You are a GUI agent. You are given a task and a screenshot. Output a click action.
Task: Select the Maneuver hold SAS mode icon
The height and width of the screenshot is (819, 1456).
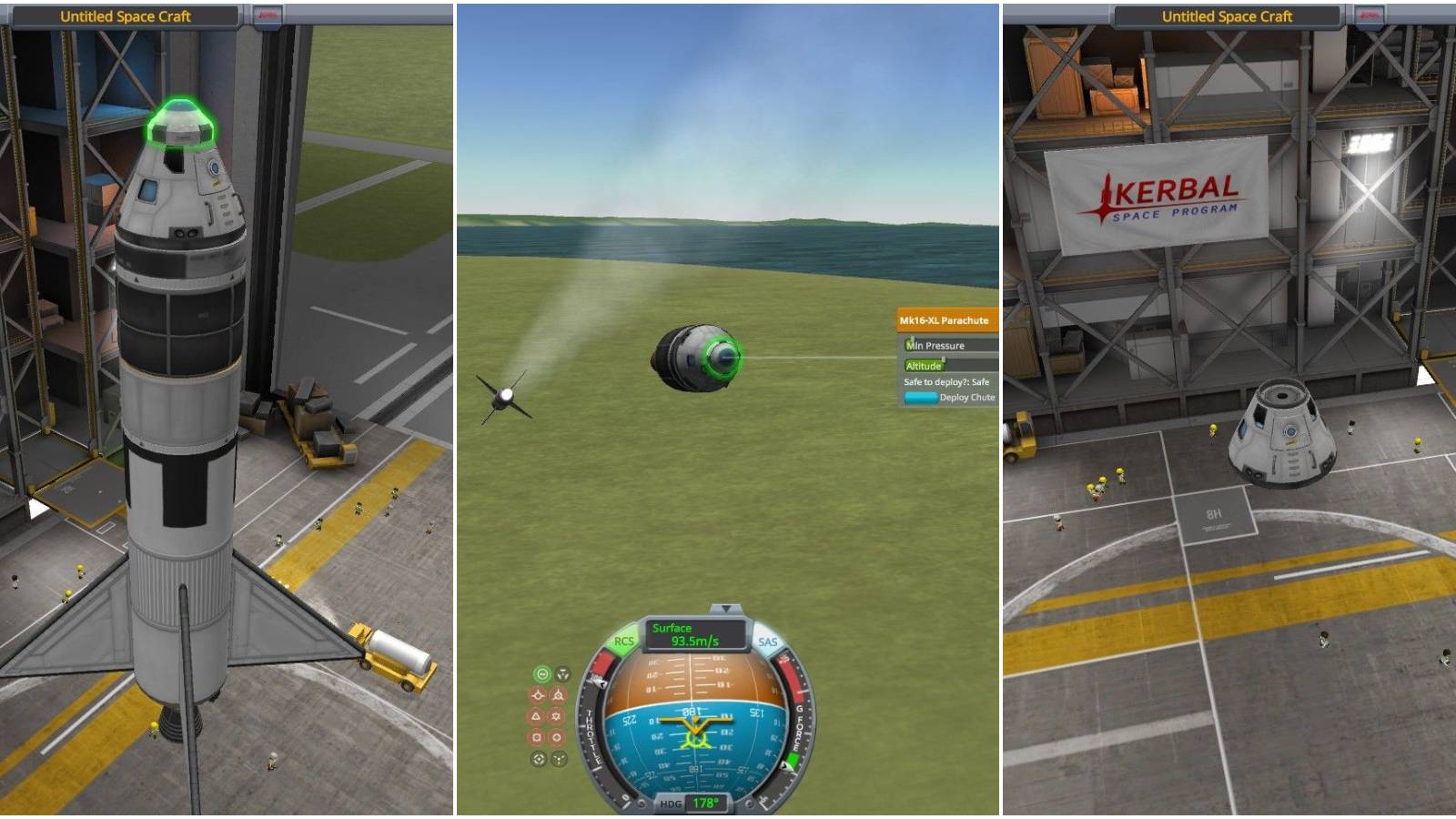coord(561,673)
